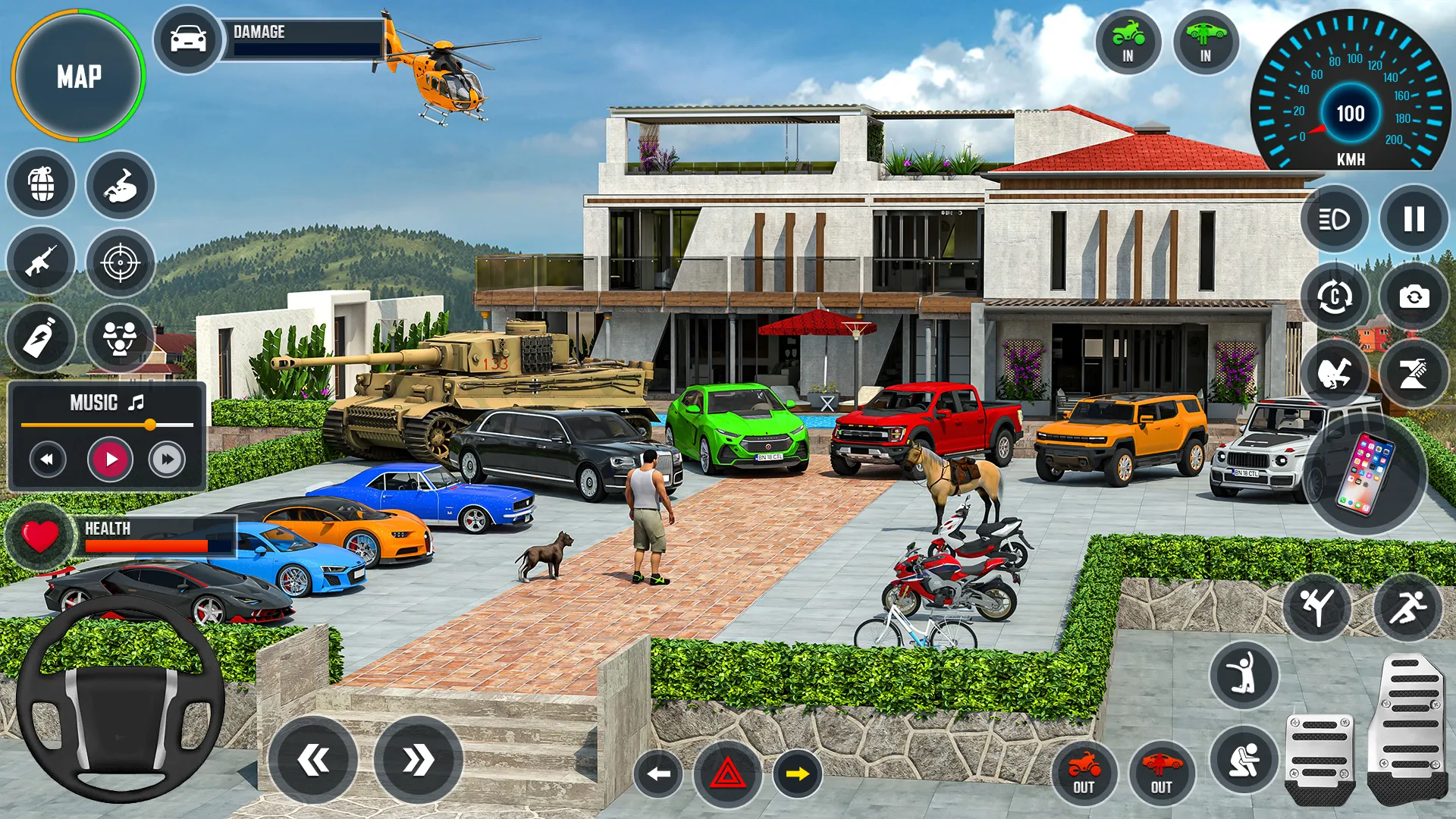The image size is (1456, 819).
Task: Toggle the headlights button
Action: 1335,219
